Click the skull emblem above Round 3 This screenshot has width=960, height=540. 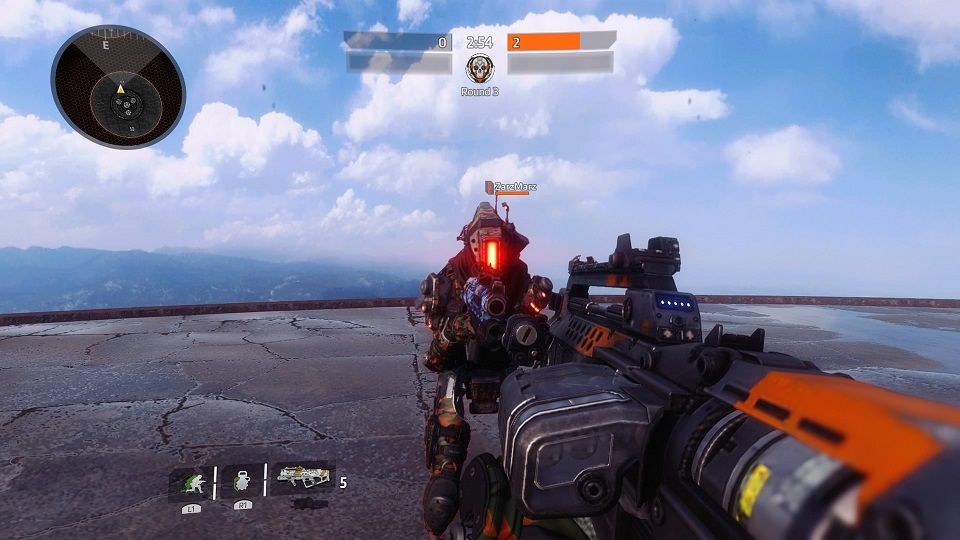pos(479,69)
